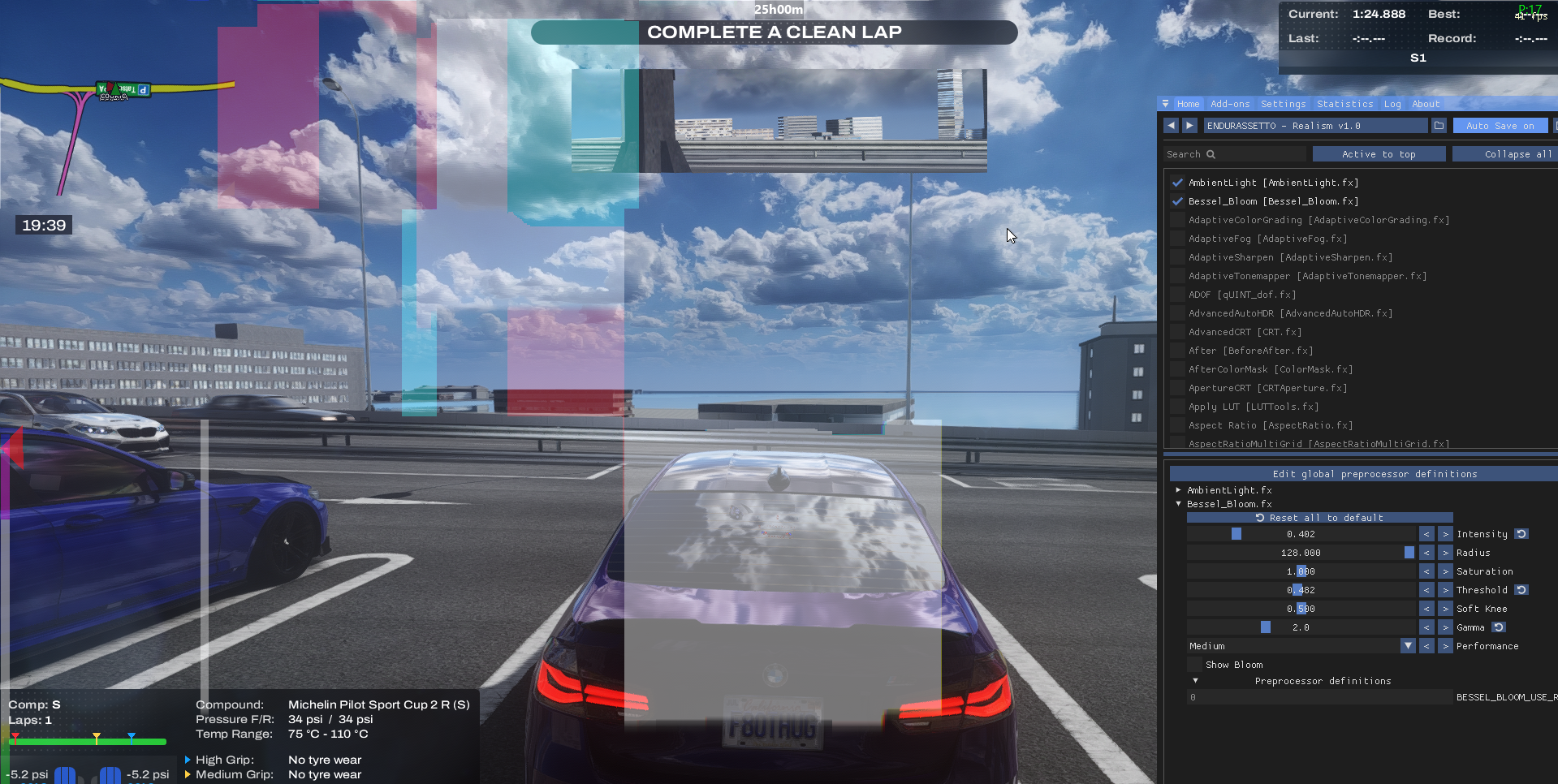Open the Log tab
This screenshot has height=784, width=1558.
[x=1392, y=104]
